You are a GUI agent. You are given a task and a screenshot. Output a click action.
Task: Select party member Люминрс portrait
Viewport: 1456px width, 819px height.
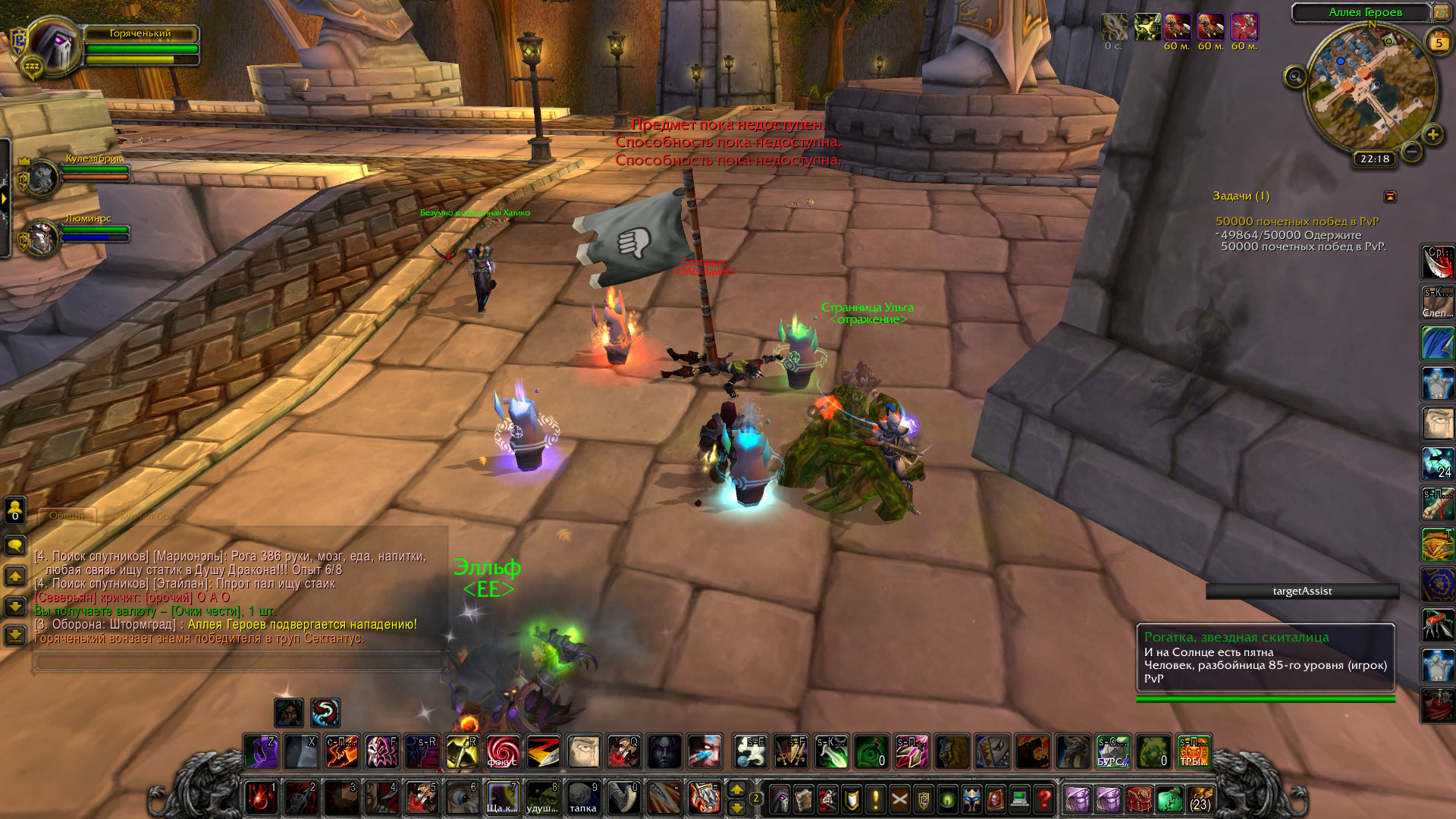[x=42, y=239]
